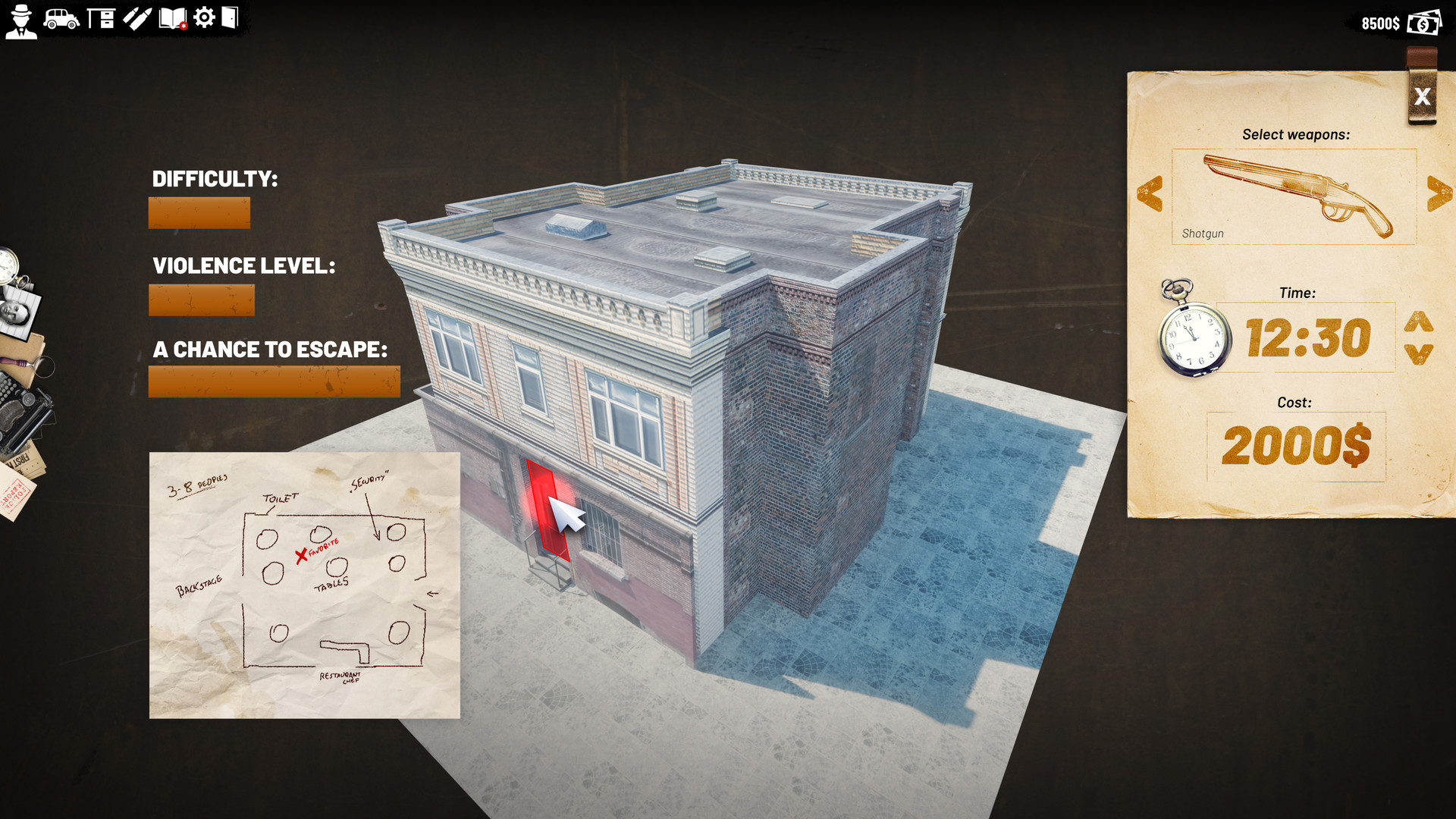
Task: Close the mission panel with the X
Action: [1422, 96]
